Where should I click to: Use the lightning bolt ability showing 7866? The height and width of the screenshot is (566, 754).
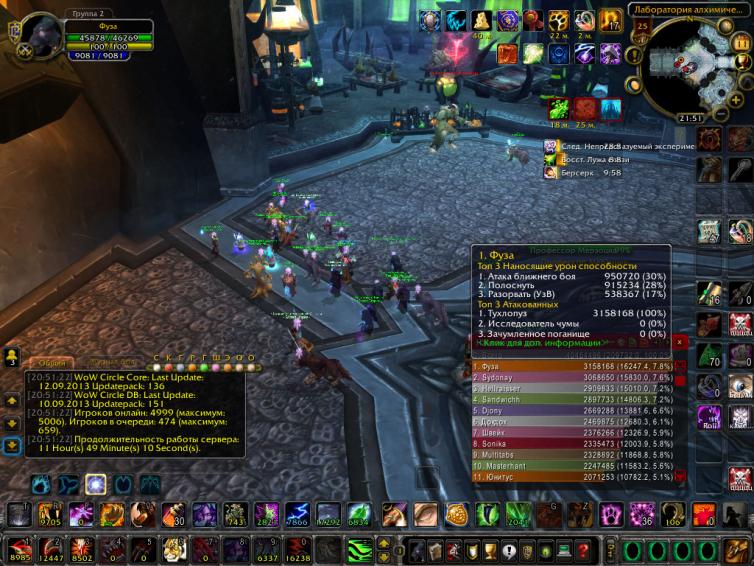(x=298, y=514)
